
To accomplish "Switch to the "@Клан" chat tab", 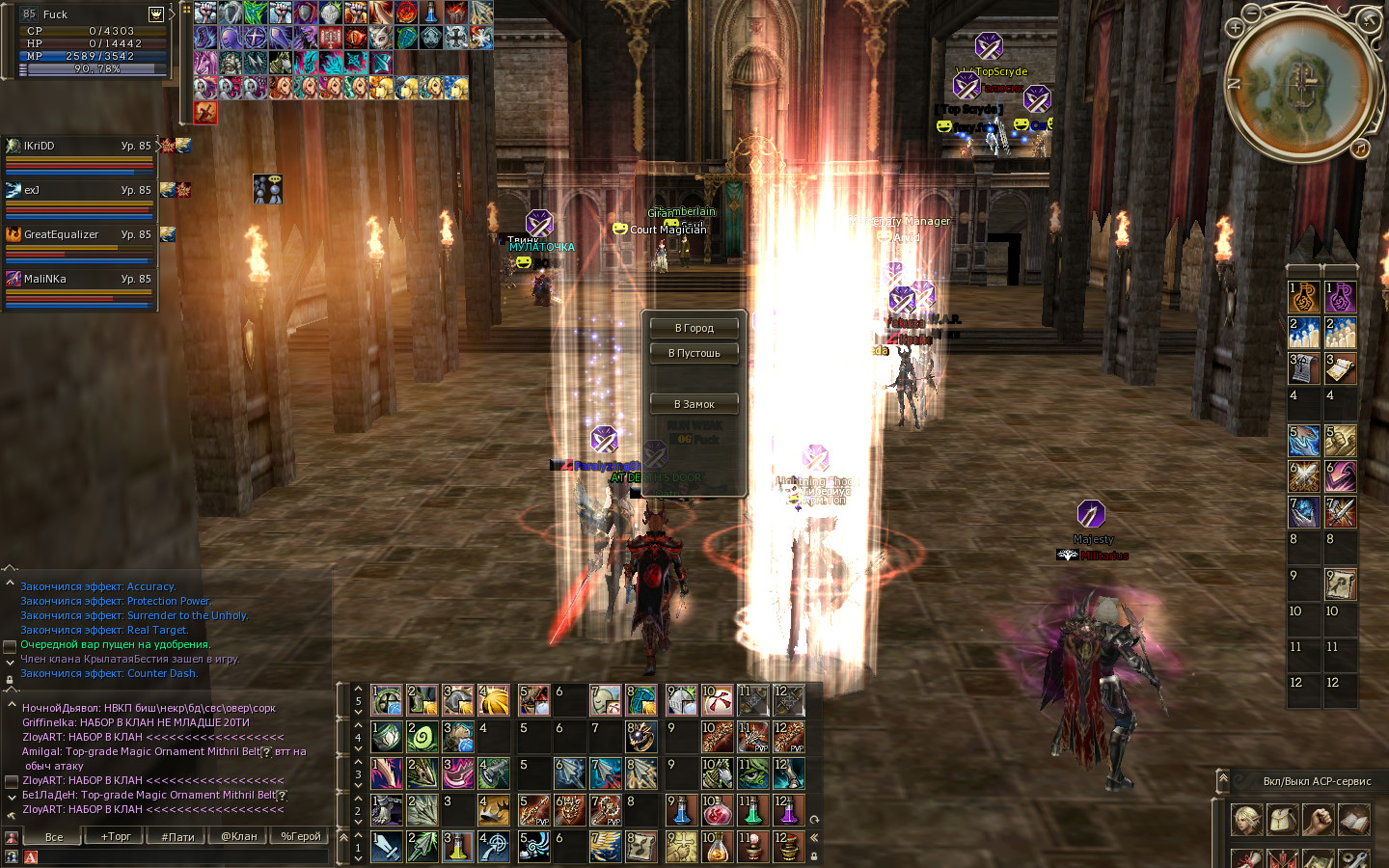I will [238, 836].
